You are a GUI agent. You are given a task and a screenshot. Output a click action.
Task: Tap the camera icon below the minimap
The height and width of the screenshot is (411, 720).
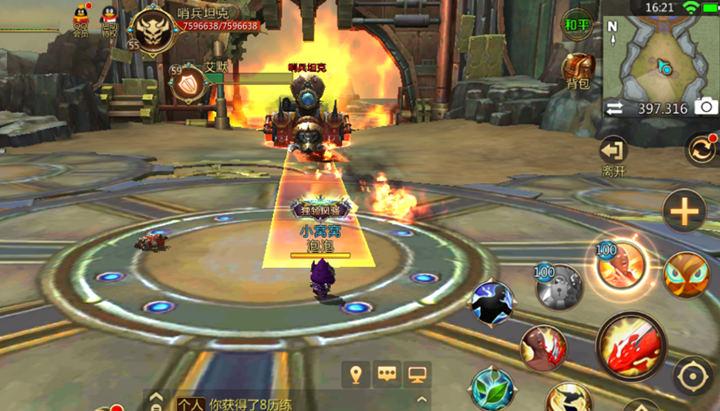[706, 107]
